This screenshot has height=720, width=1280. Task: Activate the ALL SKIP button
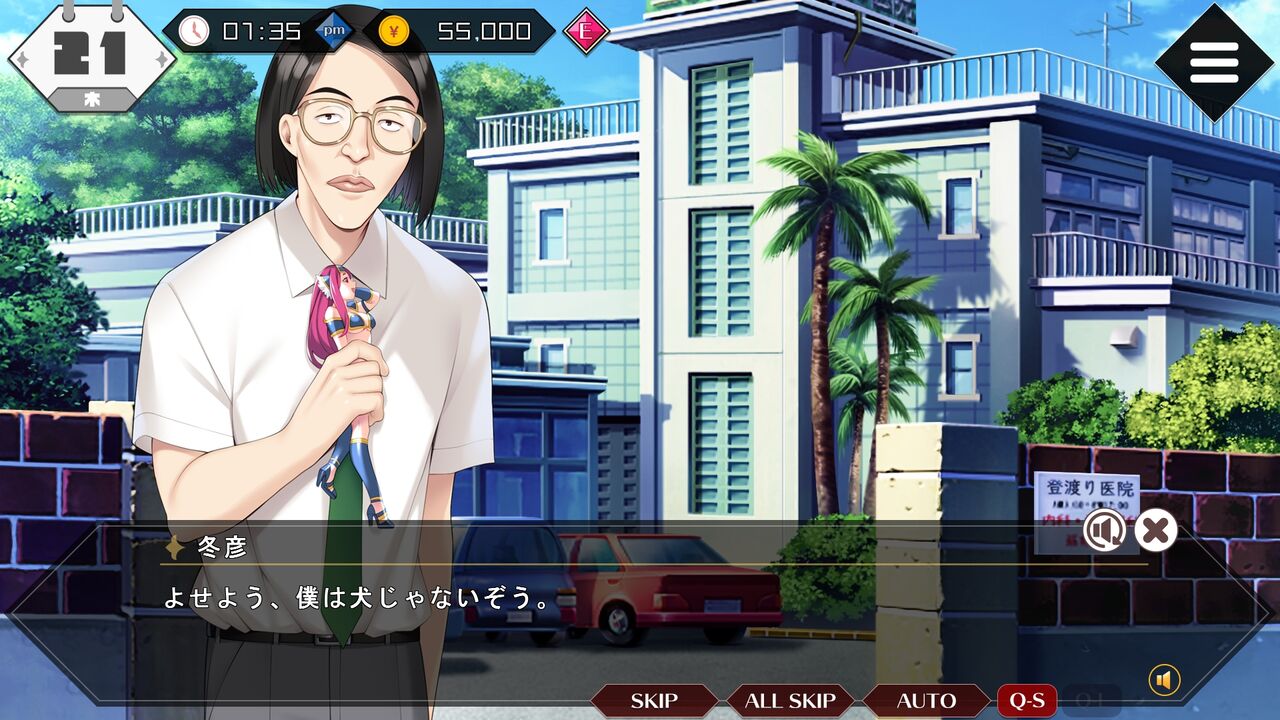[x=790, y=701]
